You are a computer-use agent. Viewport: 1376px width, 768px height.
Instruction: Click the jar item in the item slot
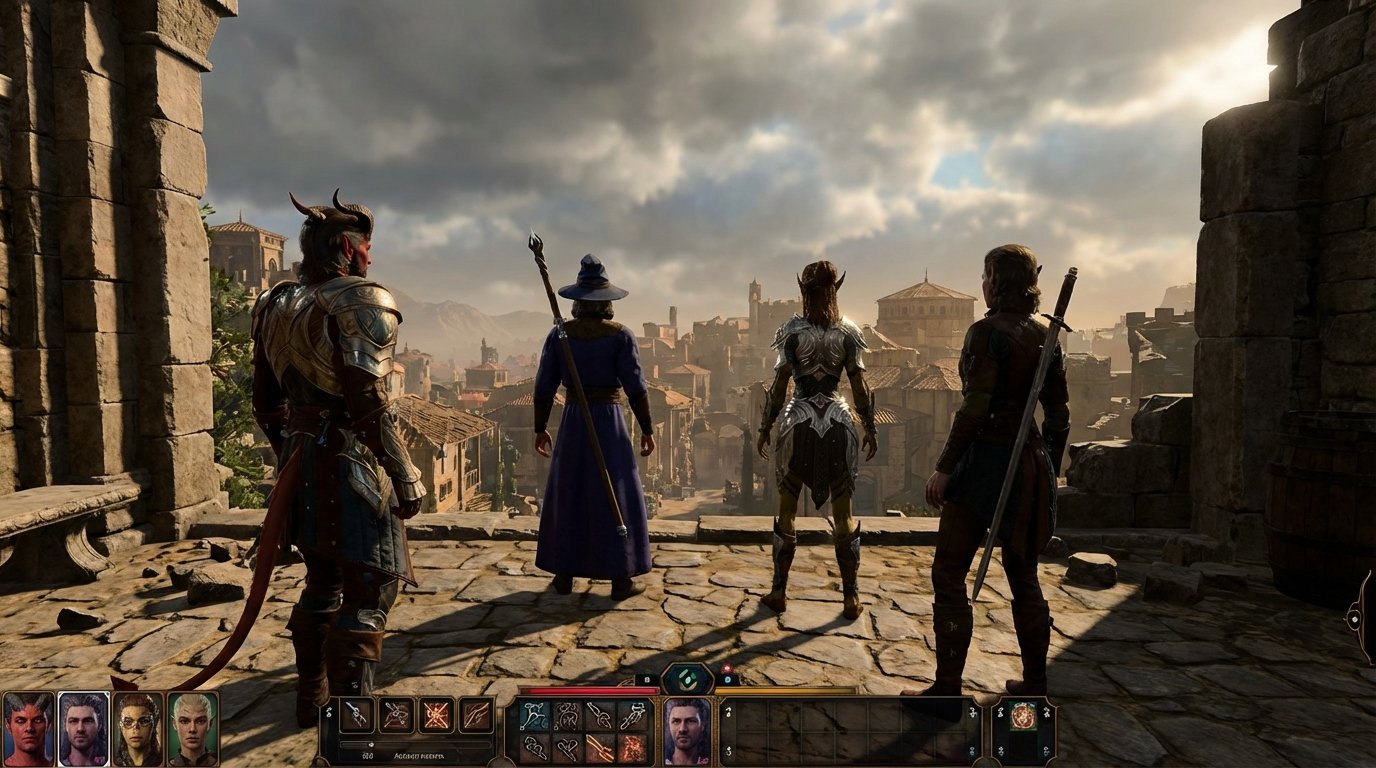[1023, 715]
